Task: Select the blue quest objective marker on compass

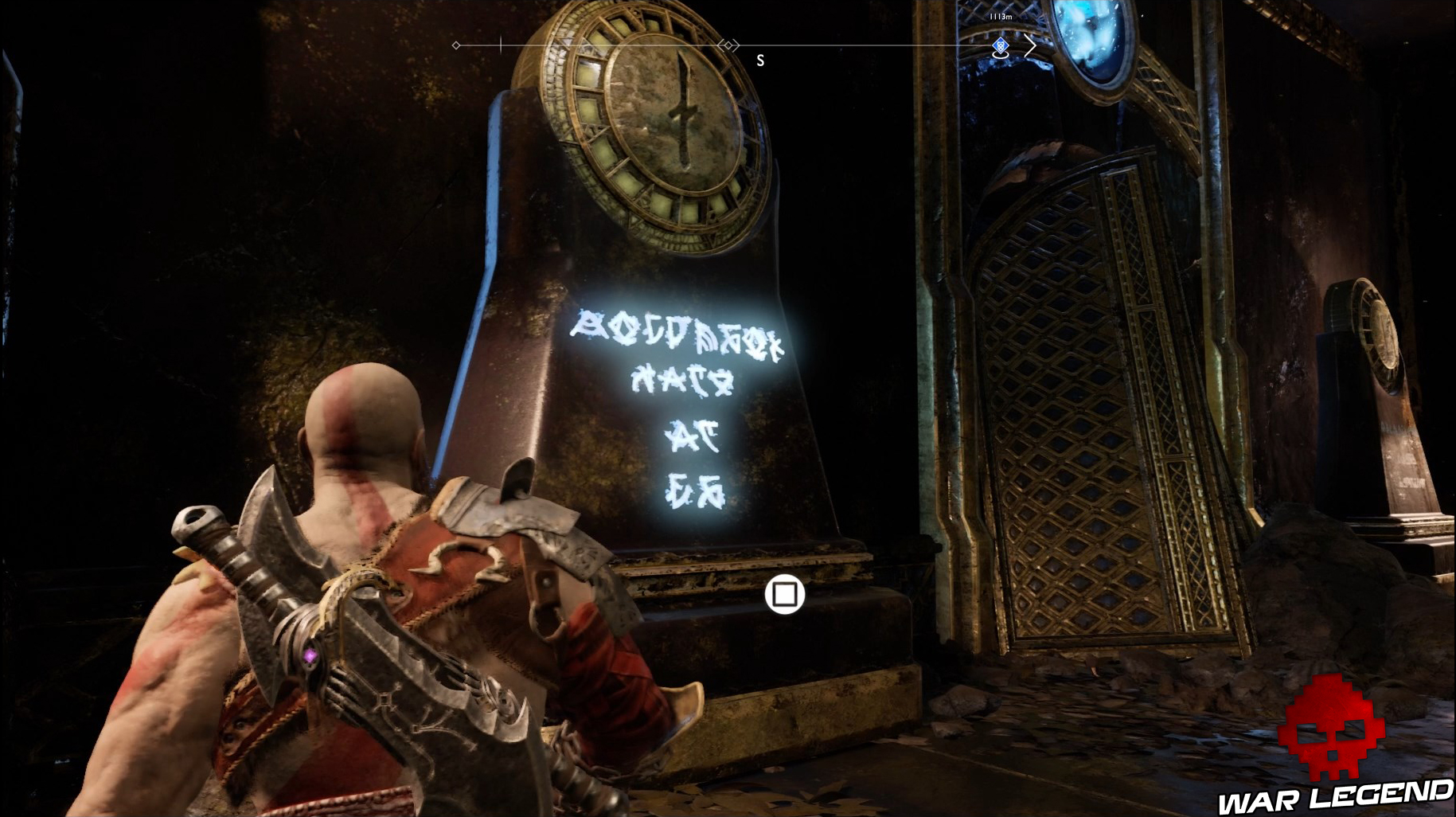Action: click(999, 46)
